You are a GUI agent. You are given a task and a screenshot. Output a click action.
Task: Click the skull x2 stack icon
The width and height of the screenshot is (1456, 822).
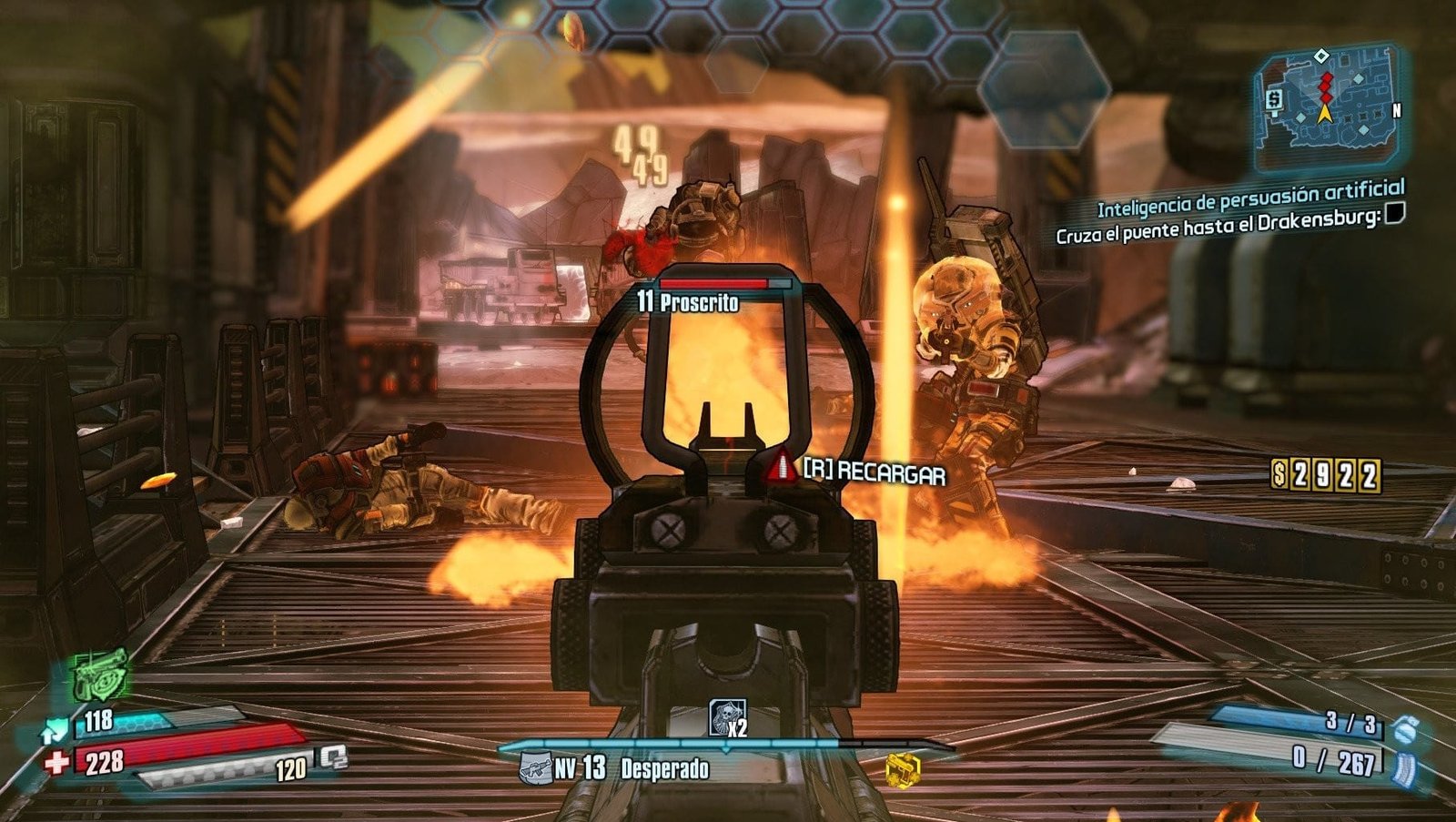[x=728, y=718]
